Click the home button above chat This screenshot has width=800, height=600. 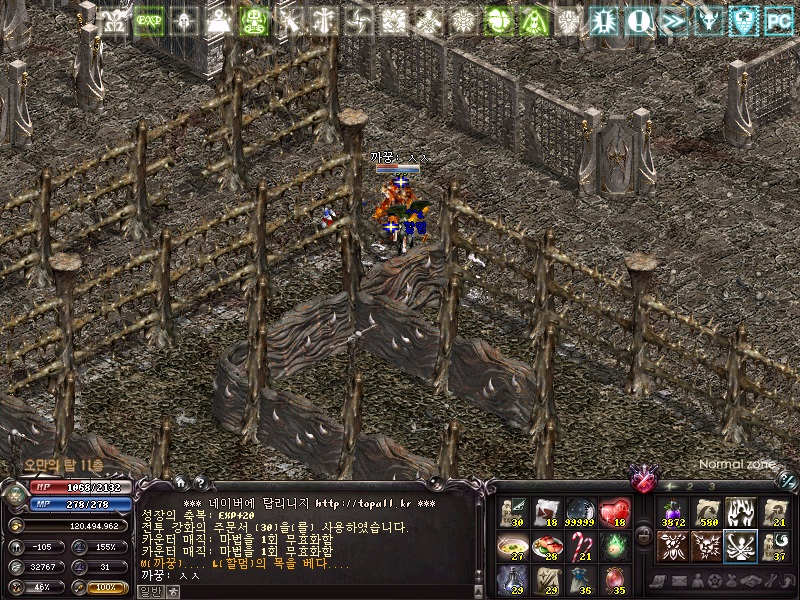(x=181, y=483)
